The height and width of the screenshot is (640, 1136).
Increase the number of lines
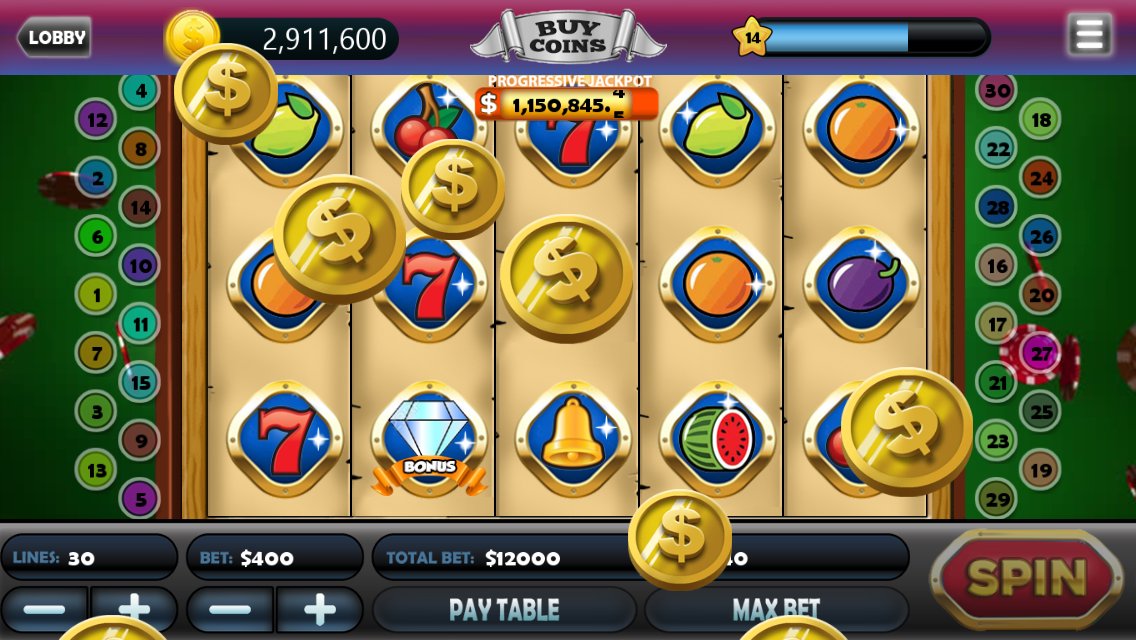(134, 609)
